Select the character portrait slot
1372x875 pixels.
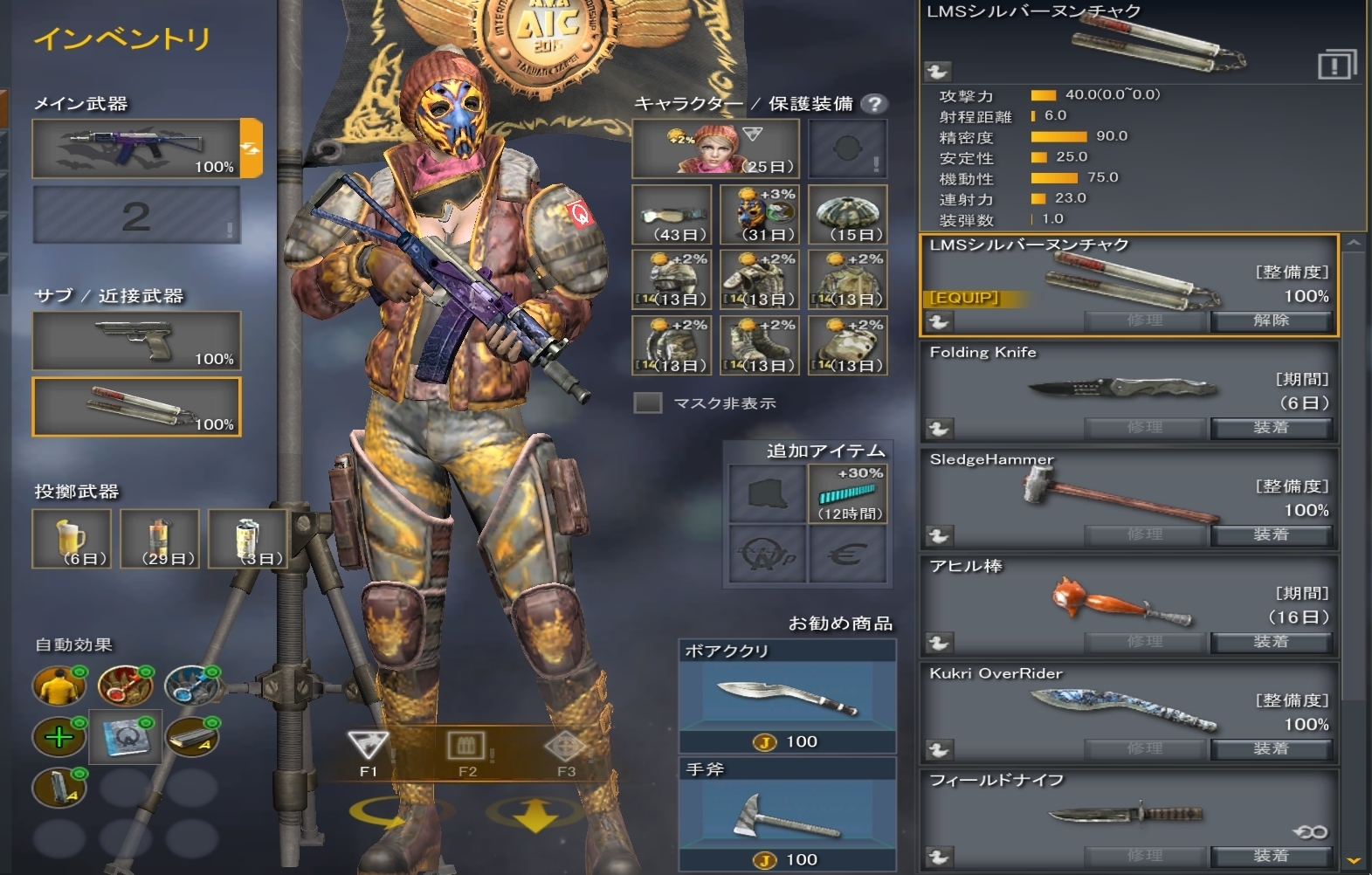(x=715, y=148)
